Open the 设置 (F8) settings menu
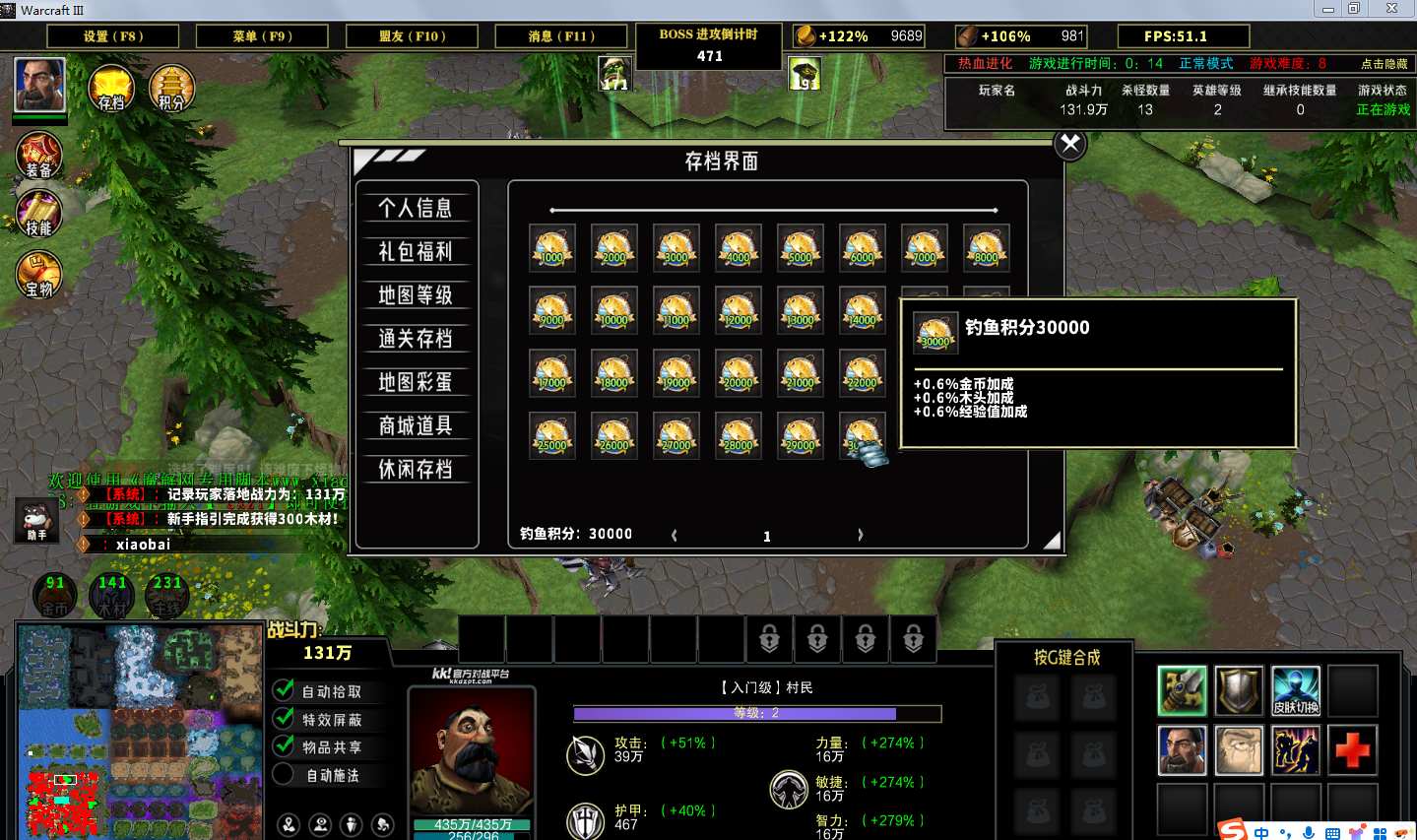 coord(113,36)
